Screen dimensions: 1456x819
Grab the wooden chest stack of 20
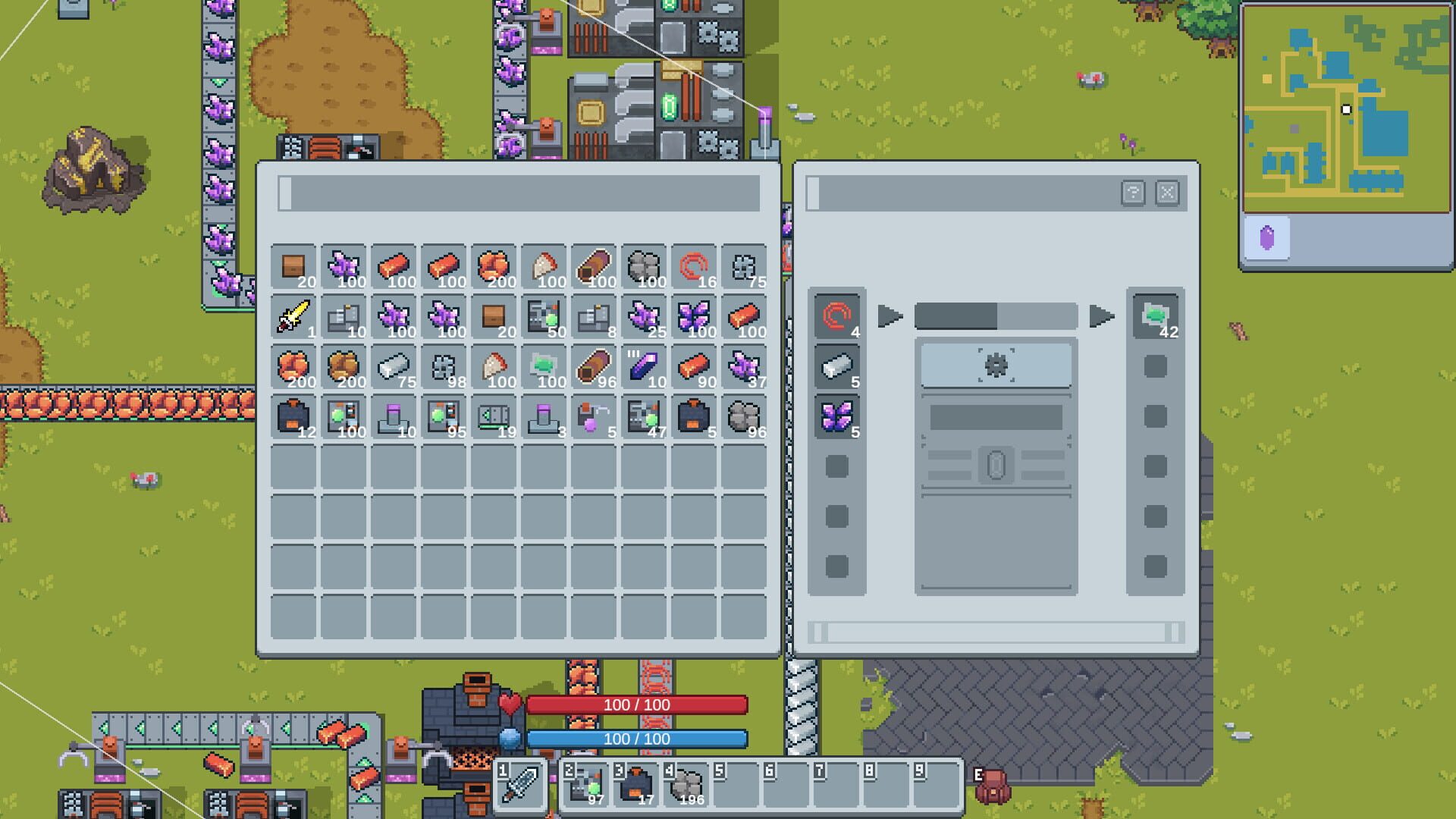click(294, 265)
